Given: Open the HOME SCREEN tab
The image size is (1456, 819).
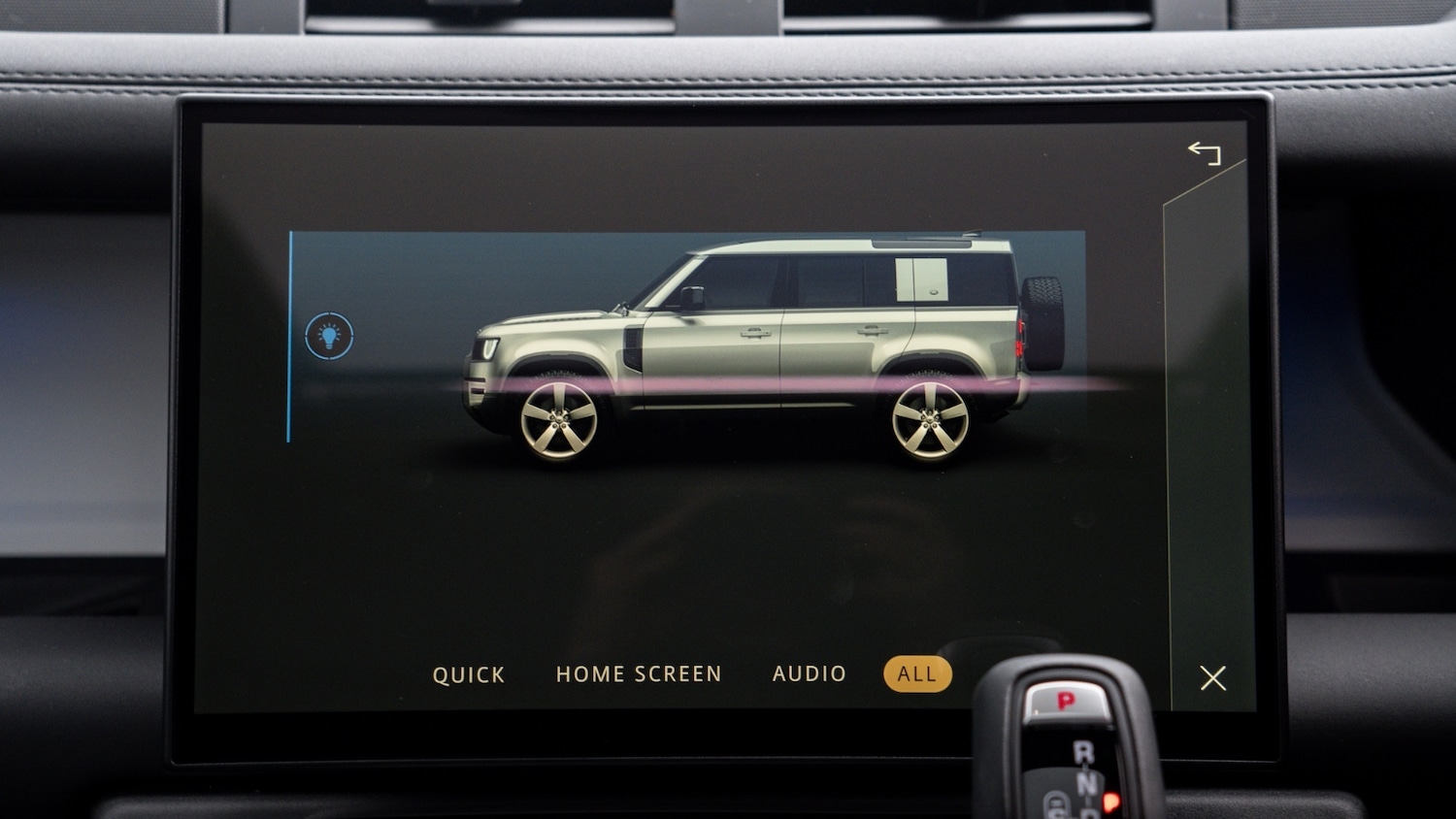Looking at the screenshot, I should pyautogui.click(x=637, y=673).
